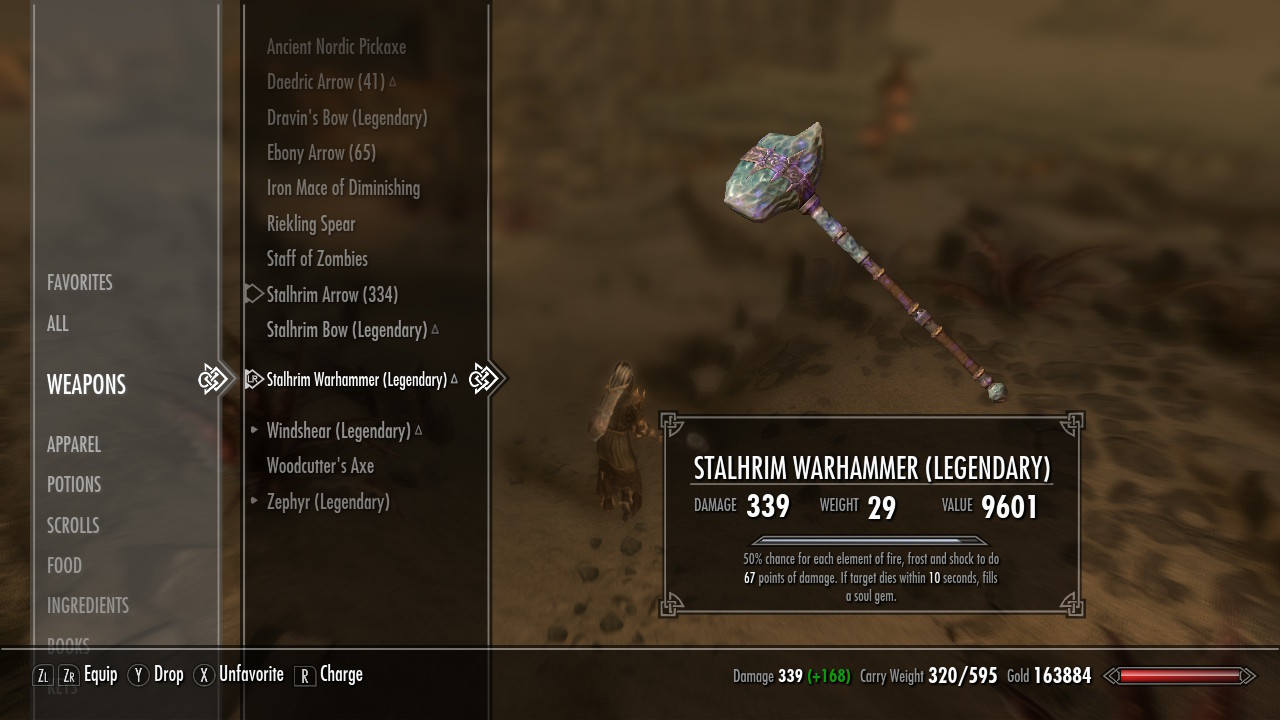Choose Stalhrim Arrow (334)
This screenshot has height=720, width=1280.
pos(332,295)
